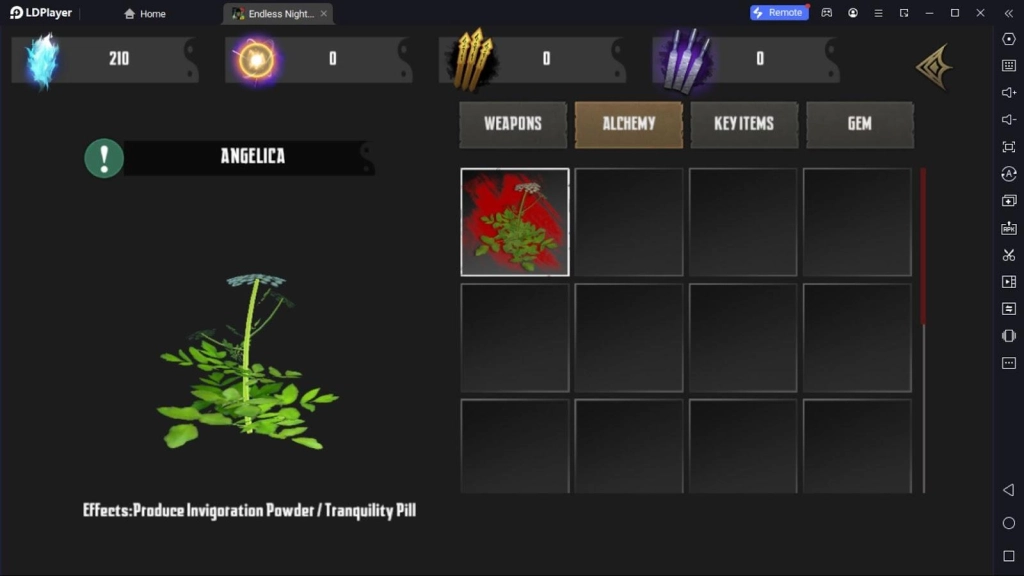Open the Key Items tab
Viewport: 1024px width, 576px height.
(x=744, y=124)
